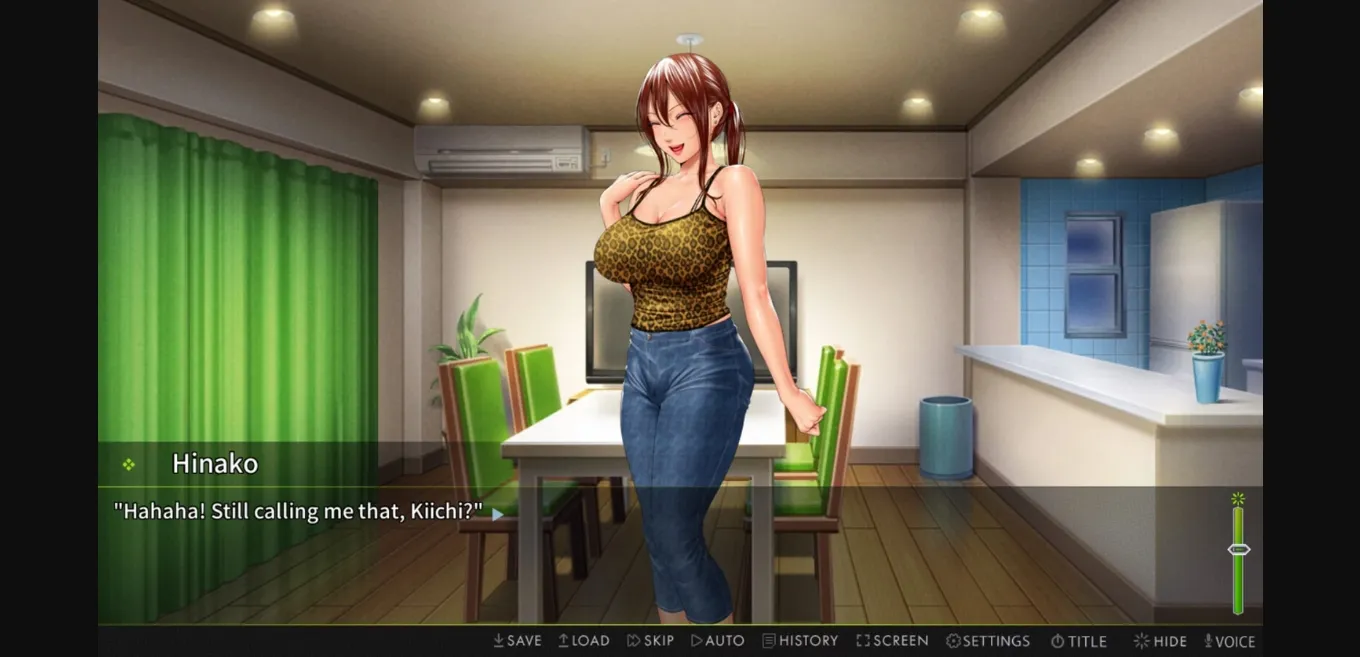Viewport: 1360px width, 657px height.
Task: Show the dialogue History log
Action: tap(800, 641)
